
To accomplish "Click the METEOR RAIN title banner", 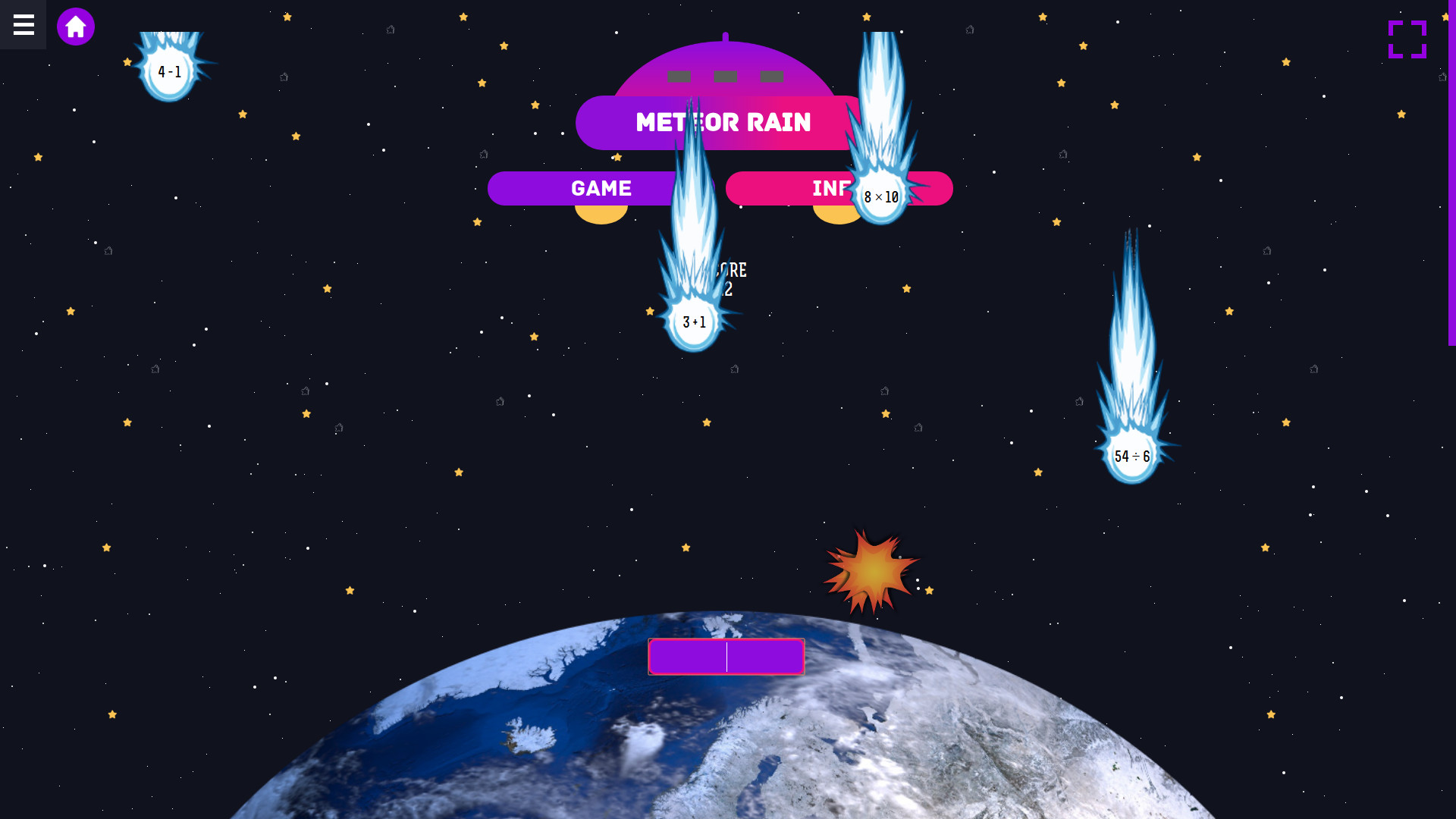I will [x=723, y=122].
